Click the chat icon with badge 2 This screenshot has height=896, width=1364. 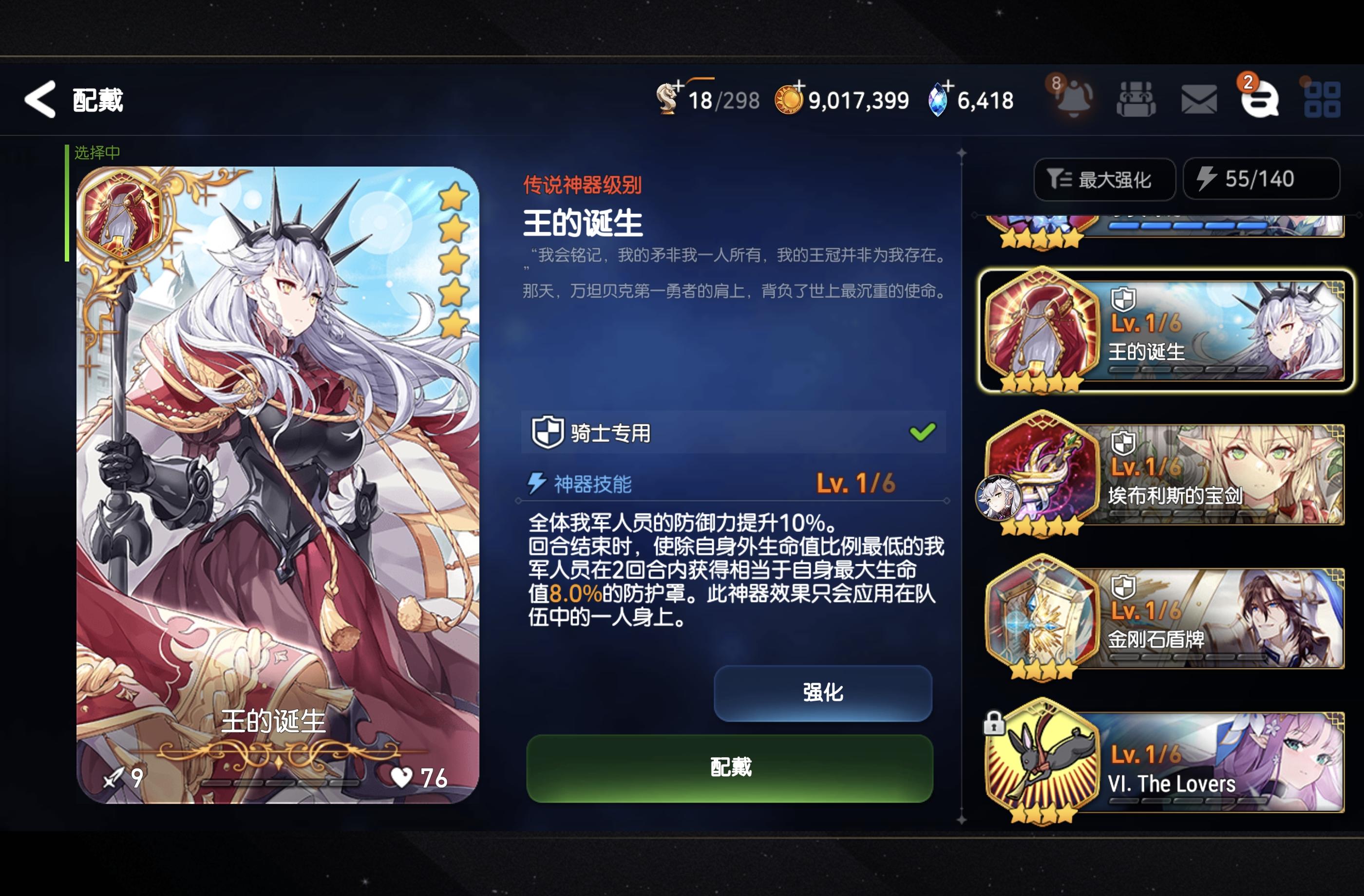click(1263, 102)
